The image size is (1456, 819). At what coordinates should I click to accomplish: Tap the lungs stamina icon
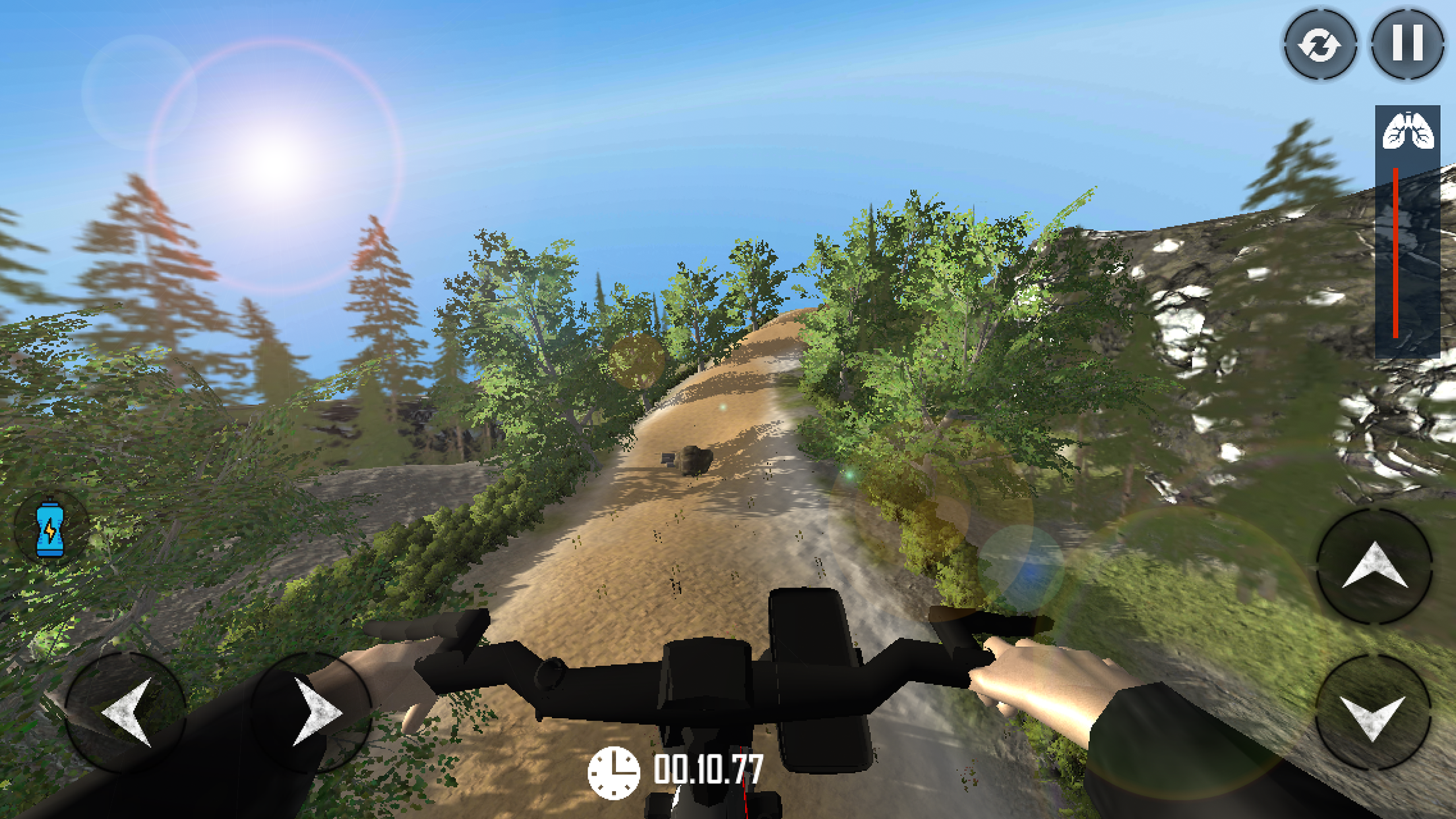coord(1407,131)
